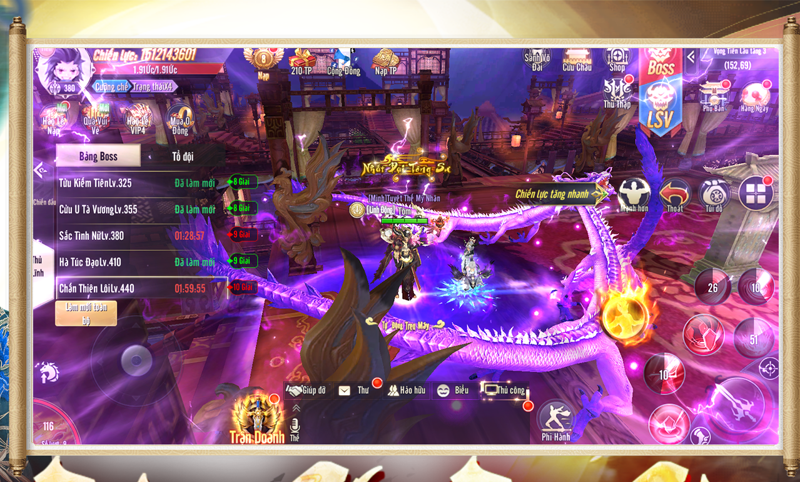Open the Mạnh hơn strength icon

click(634, 195)
